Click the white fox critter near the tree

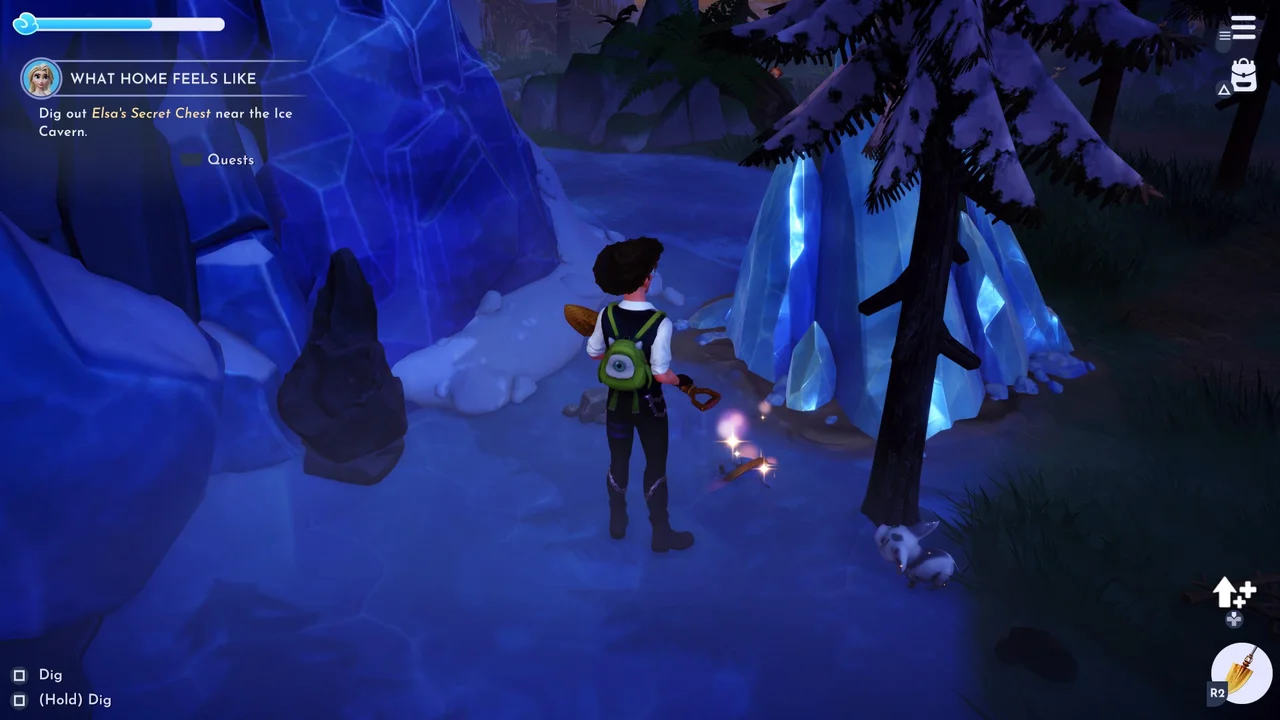pyautogui.click(x=915, y=550)
